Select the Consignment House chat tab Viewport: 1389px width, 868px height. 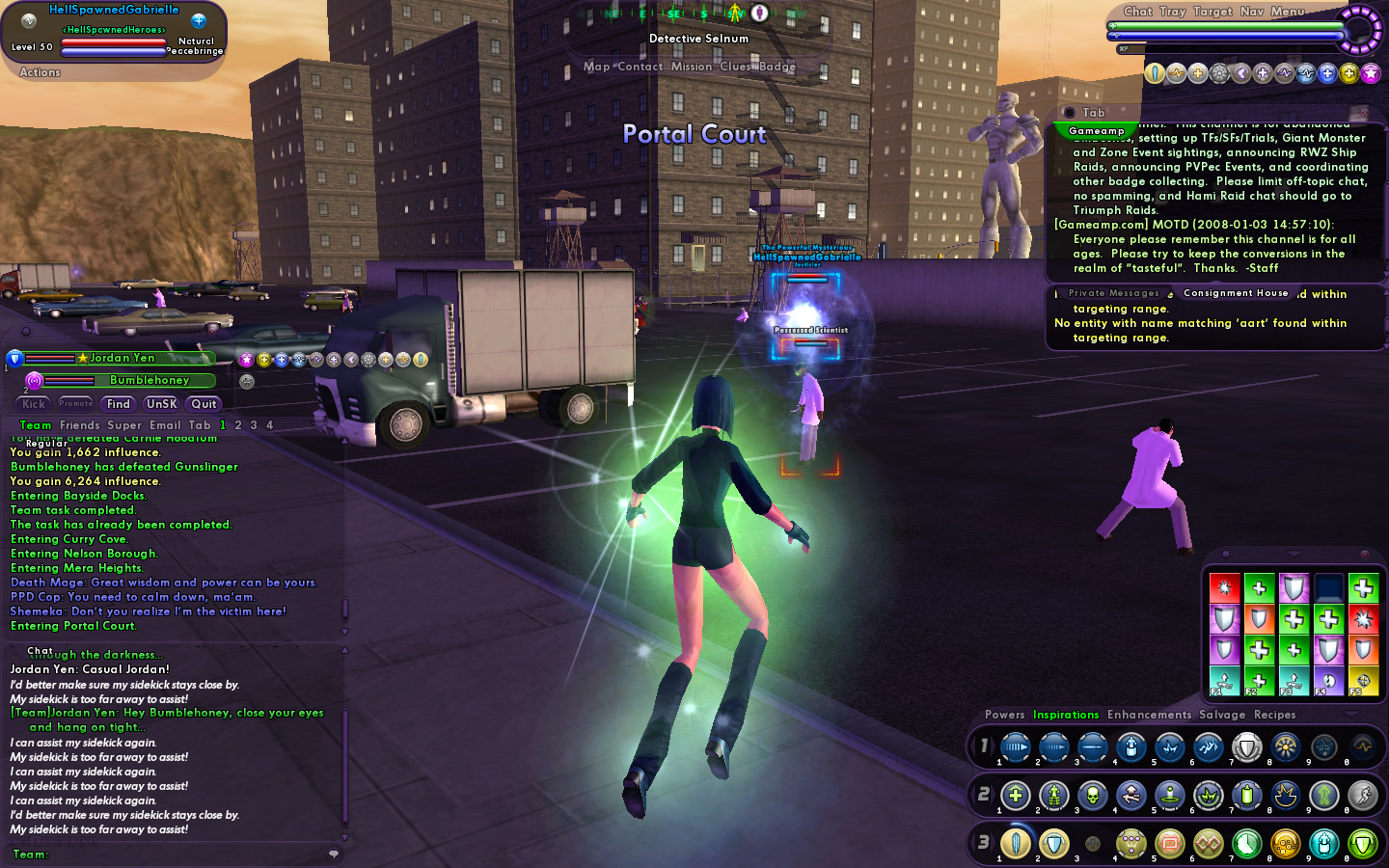pos(1236,293)
